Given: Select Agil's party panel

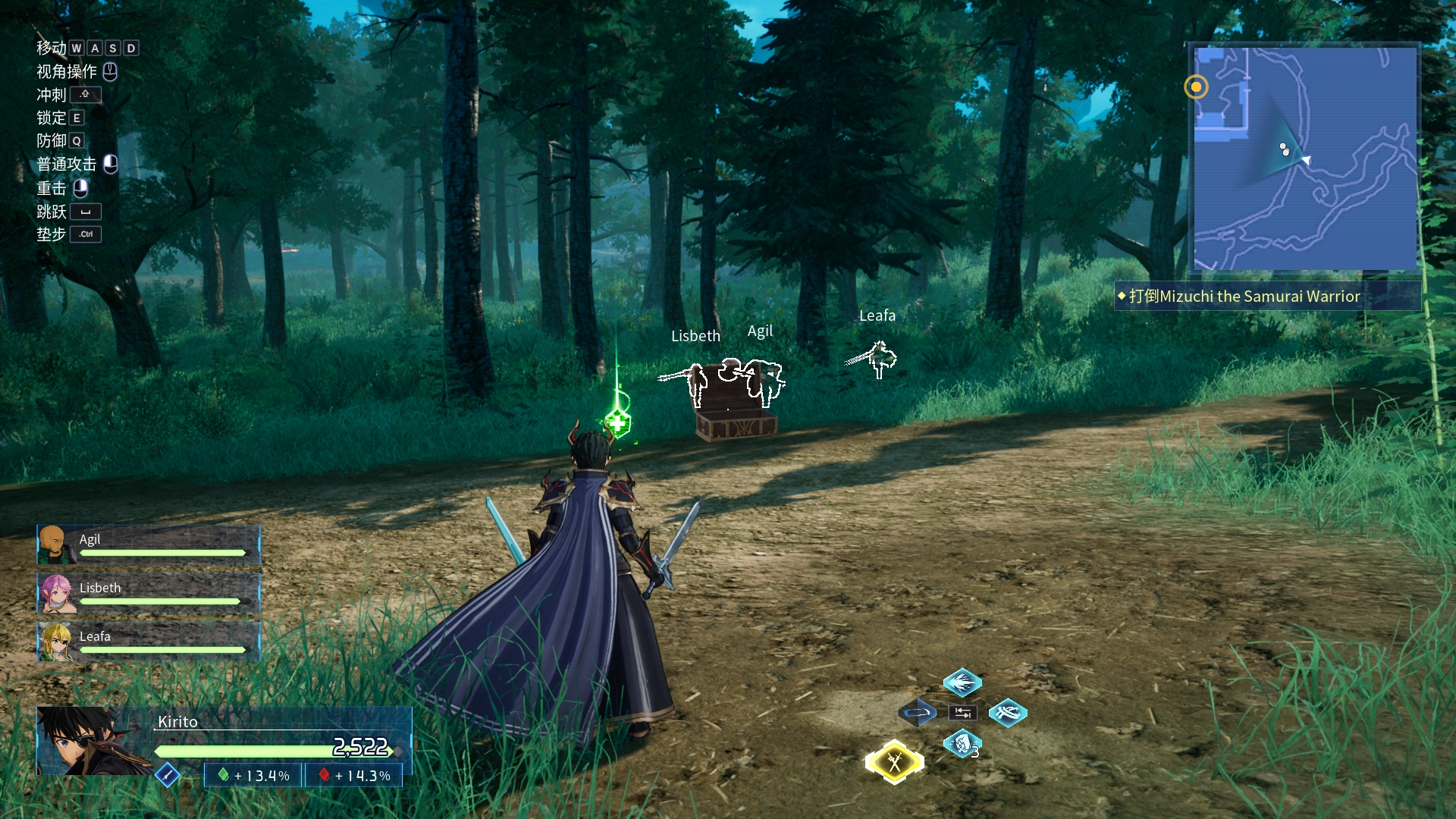Looking at the screenshot, I should [x=149, y=544].
